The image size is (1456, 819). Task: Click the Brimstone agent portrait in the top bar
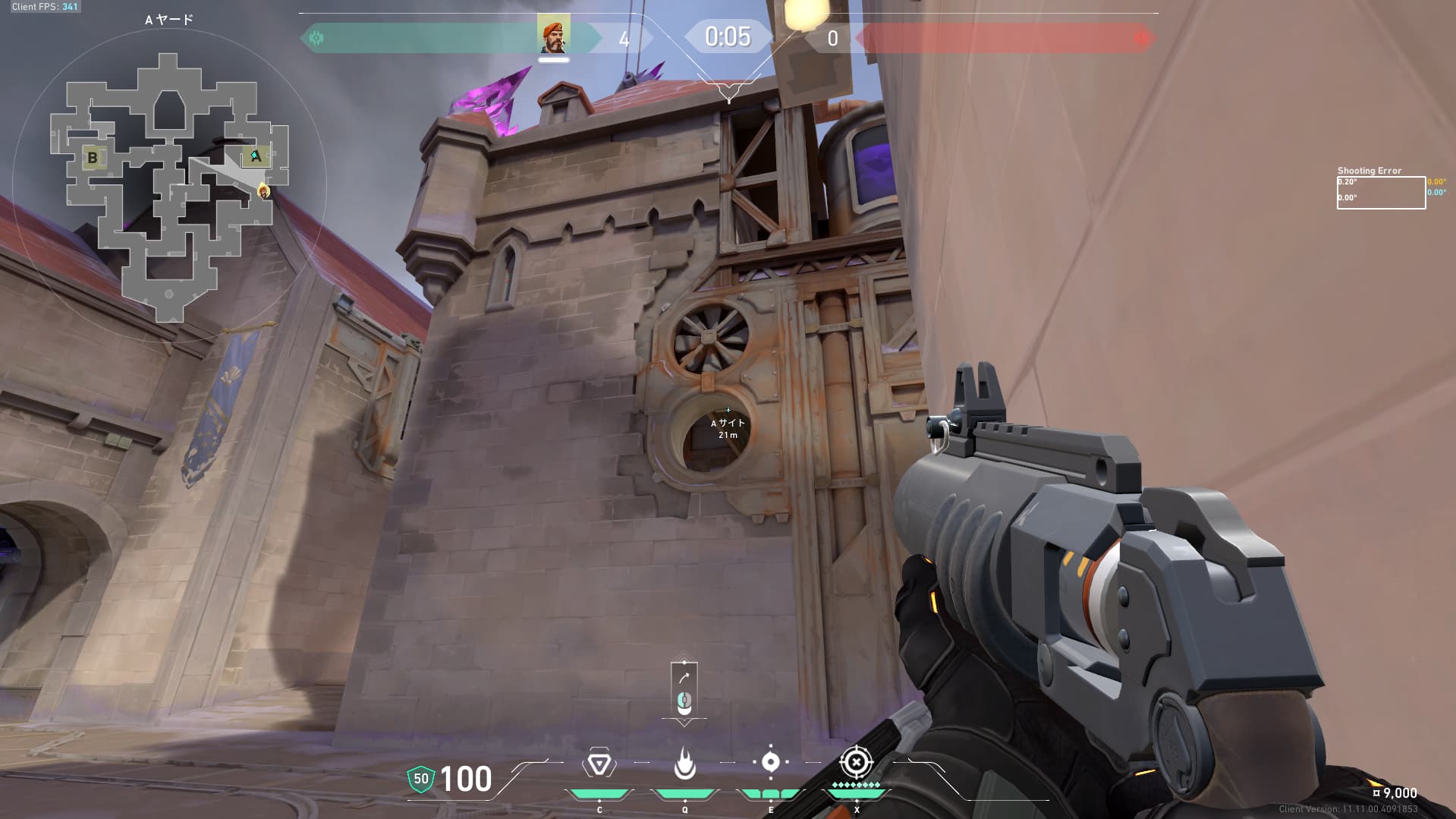coord(554,36)
